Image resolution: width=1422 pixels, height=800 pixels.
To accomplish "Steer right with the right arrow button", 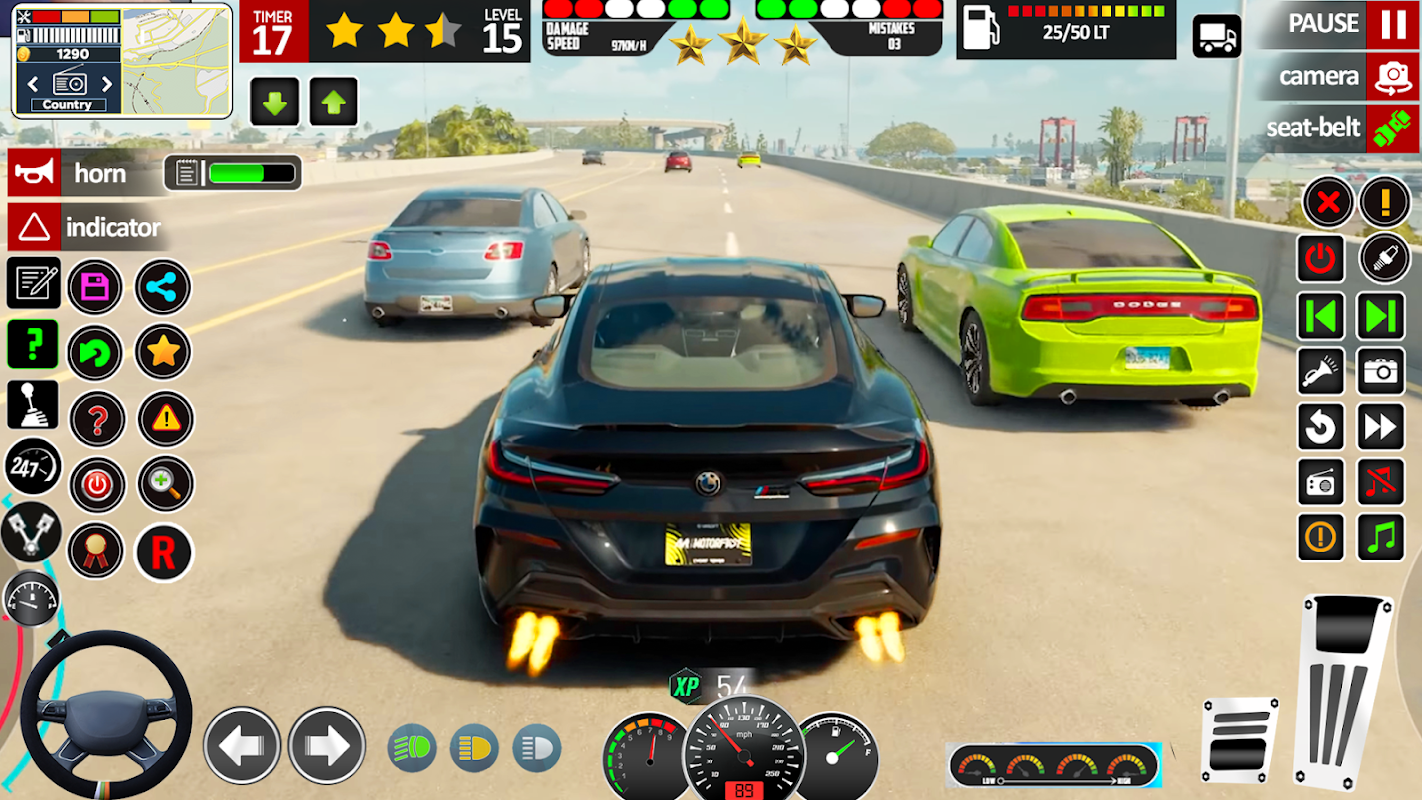I will coord(326,745).
